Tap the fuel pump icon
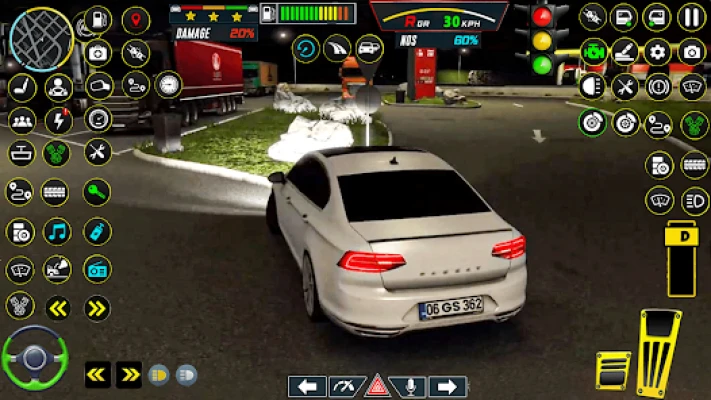Image resolution: width=711 pixels, height=400 pixels. click(97, 18)
